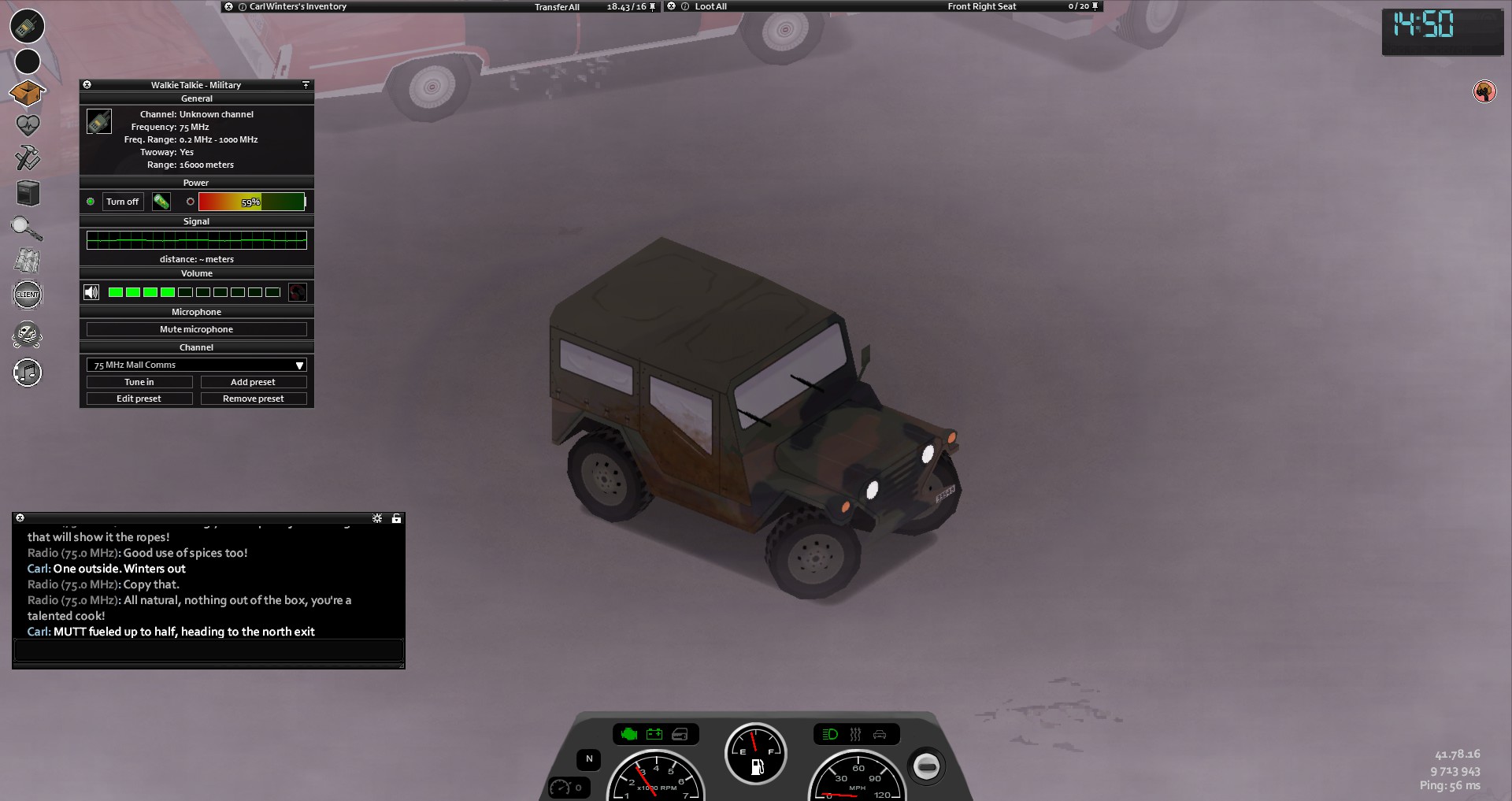Image resolution: width=1512 pixels, height=801 pixels.
Task: Click the chat text input field
Action: coord(209,650)
